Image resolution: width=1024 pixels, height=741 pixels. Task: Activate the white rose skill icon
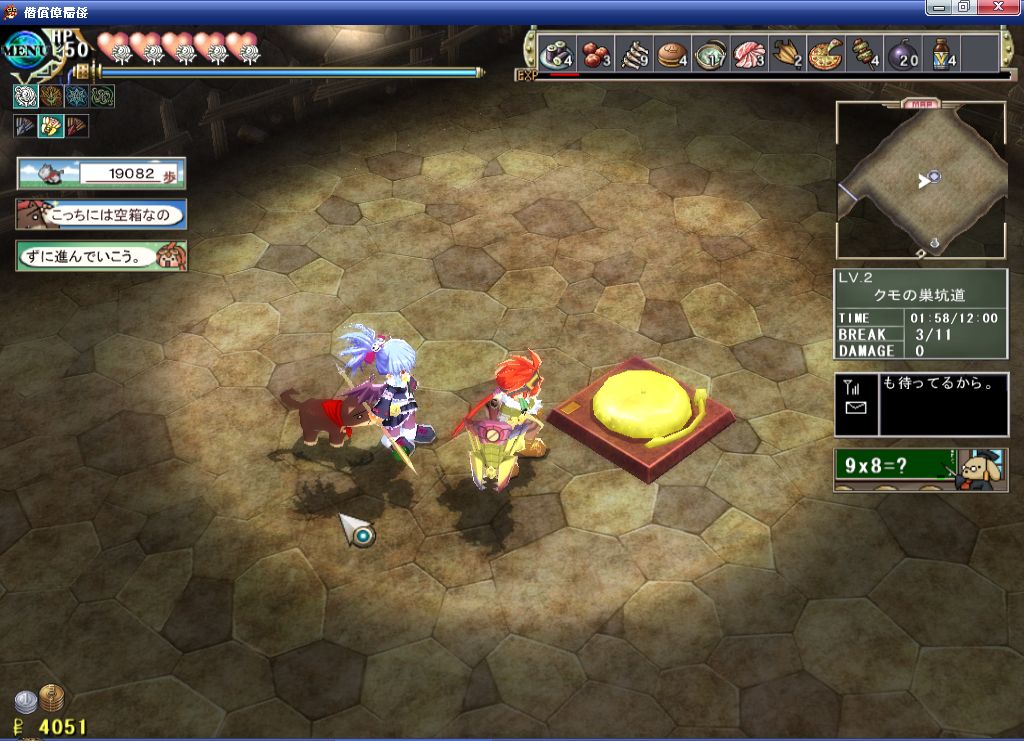(24, 96)
